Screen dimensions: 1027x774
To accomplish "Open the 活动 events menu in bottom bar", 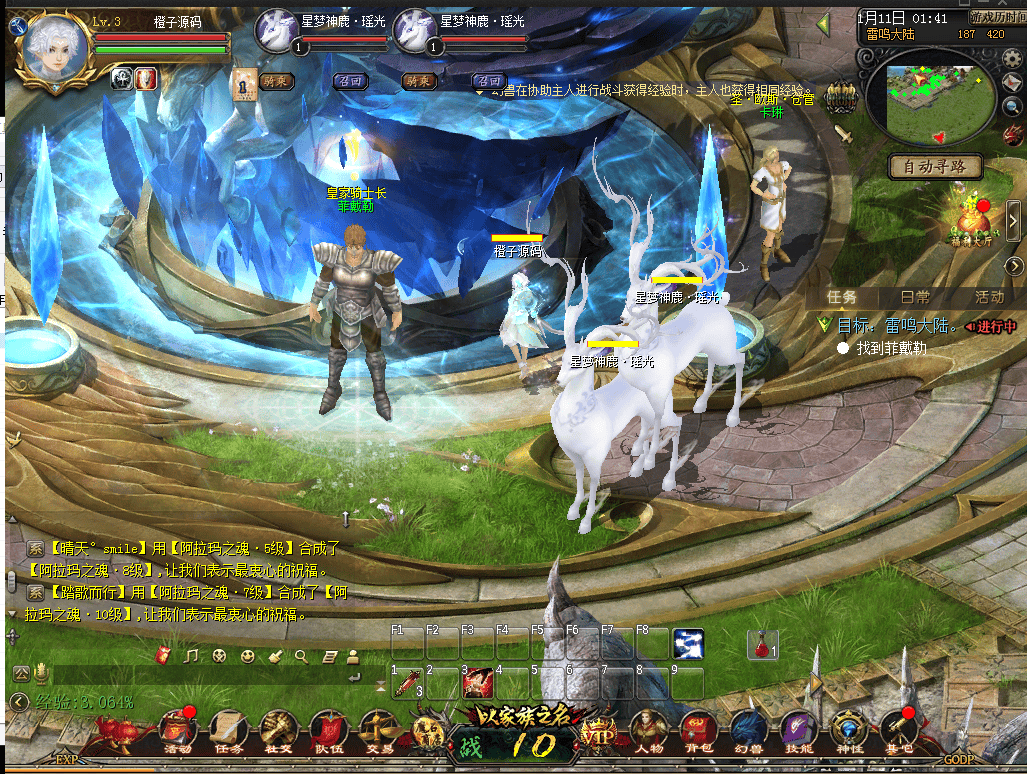I will coord(178,730).
